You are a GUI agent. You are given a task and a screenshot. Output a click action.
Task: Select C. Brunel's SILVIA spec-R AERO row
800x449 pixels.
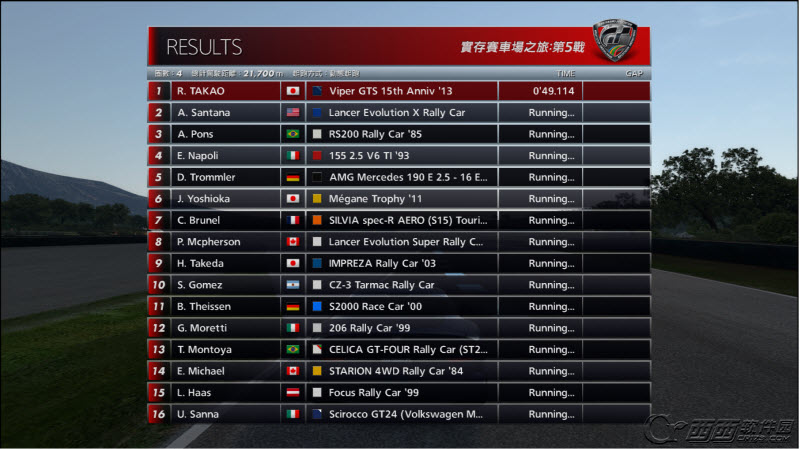pos(398,220)
